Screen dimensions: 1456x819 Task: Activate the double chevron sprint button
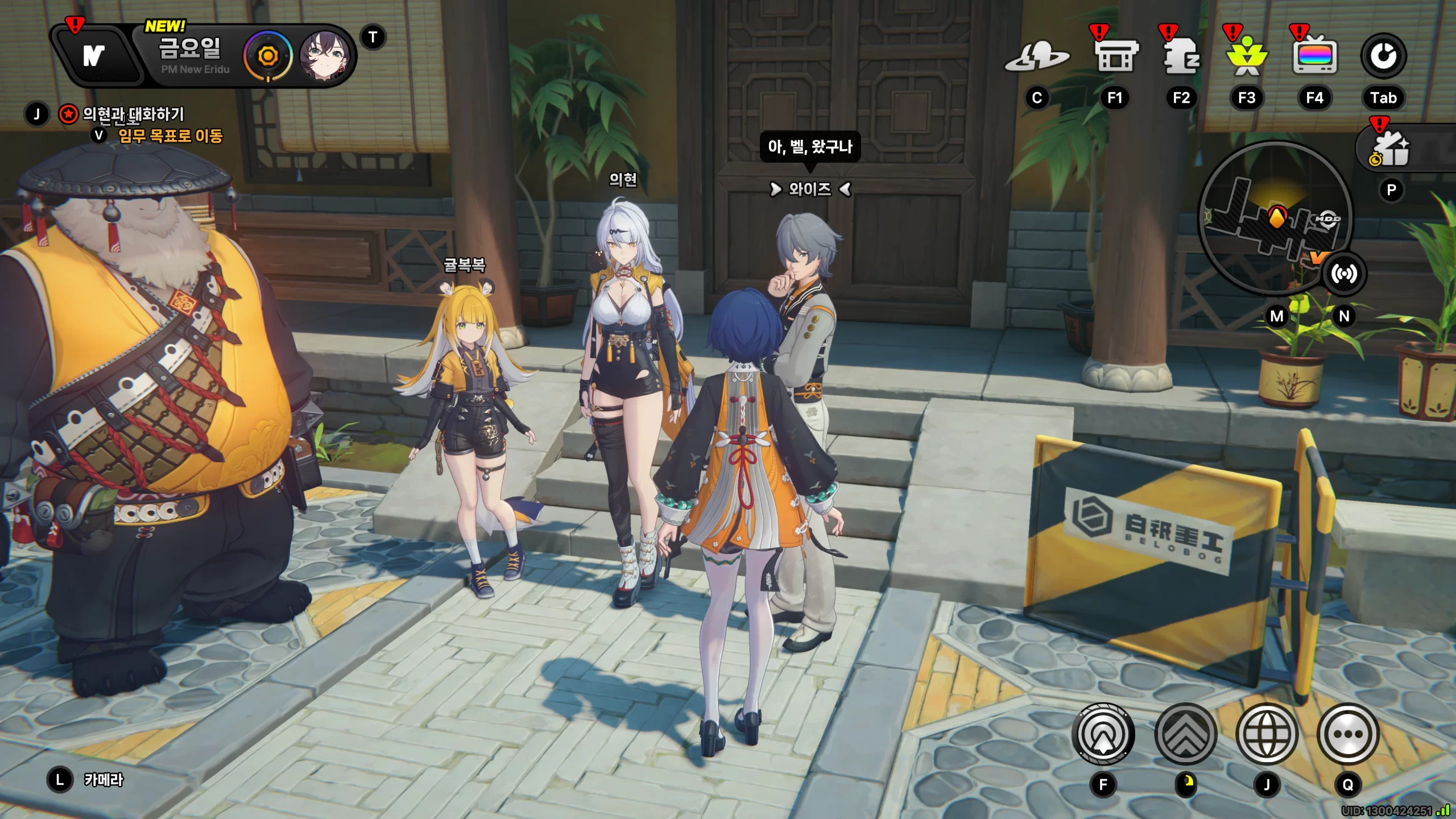(1186, 734)
